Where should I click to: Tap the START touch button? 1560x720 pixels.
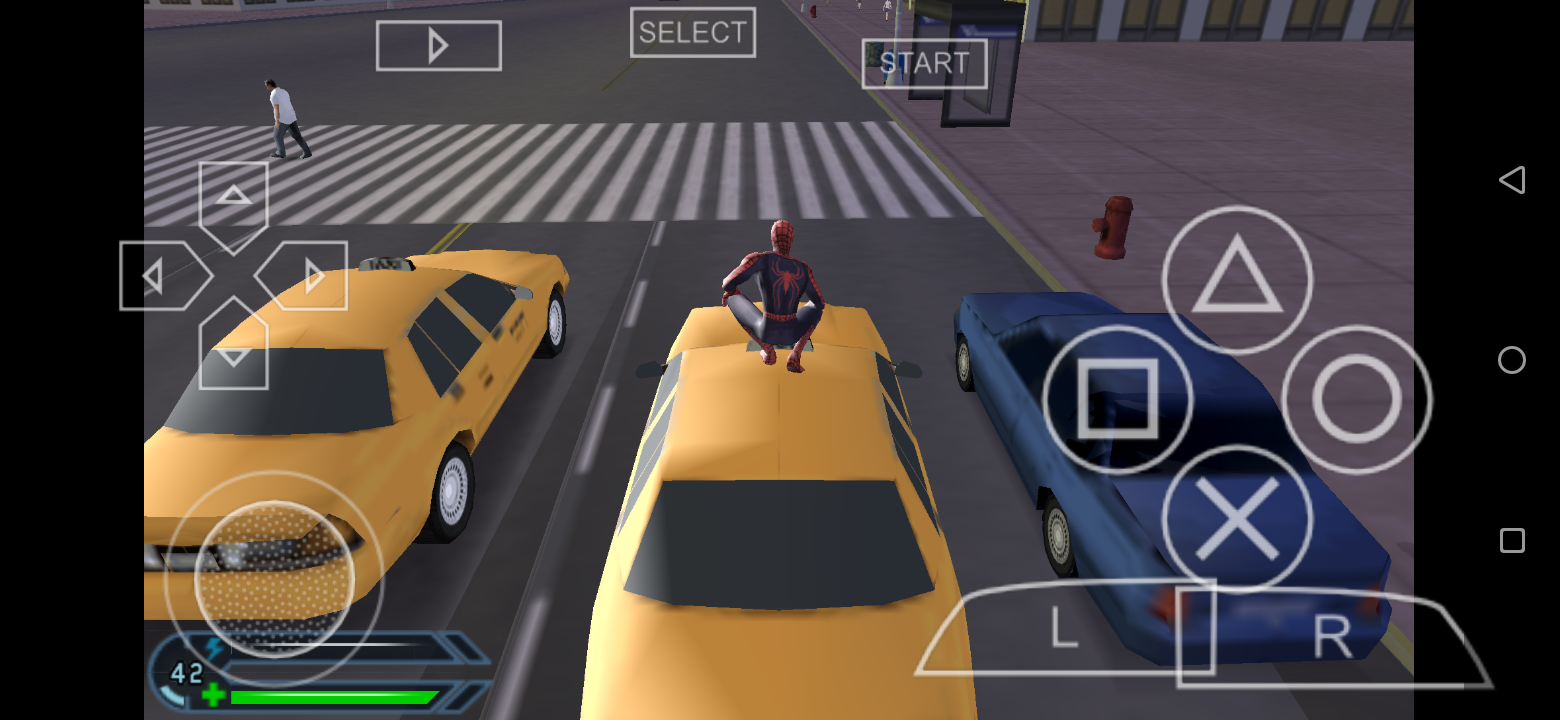point(924,64)
